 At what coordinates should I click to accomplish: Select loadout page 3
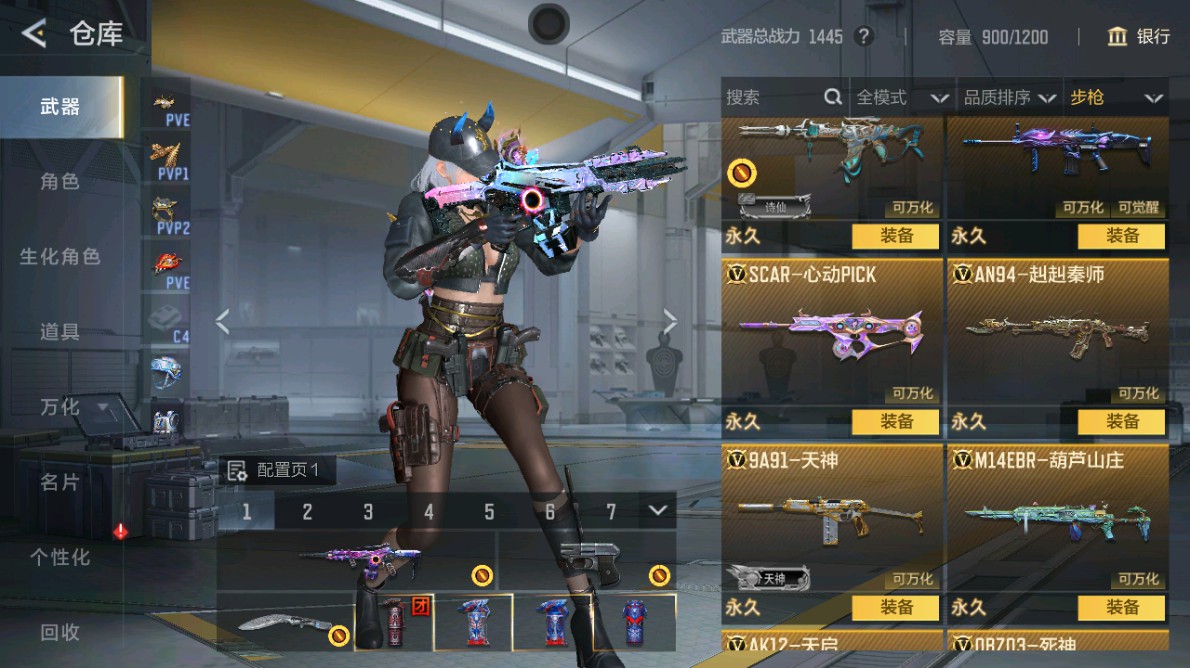[368, 512]
